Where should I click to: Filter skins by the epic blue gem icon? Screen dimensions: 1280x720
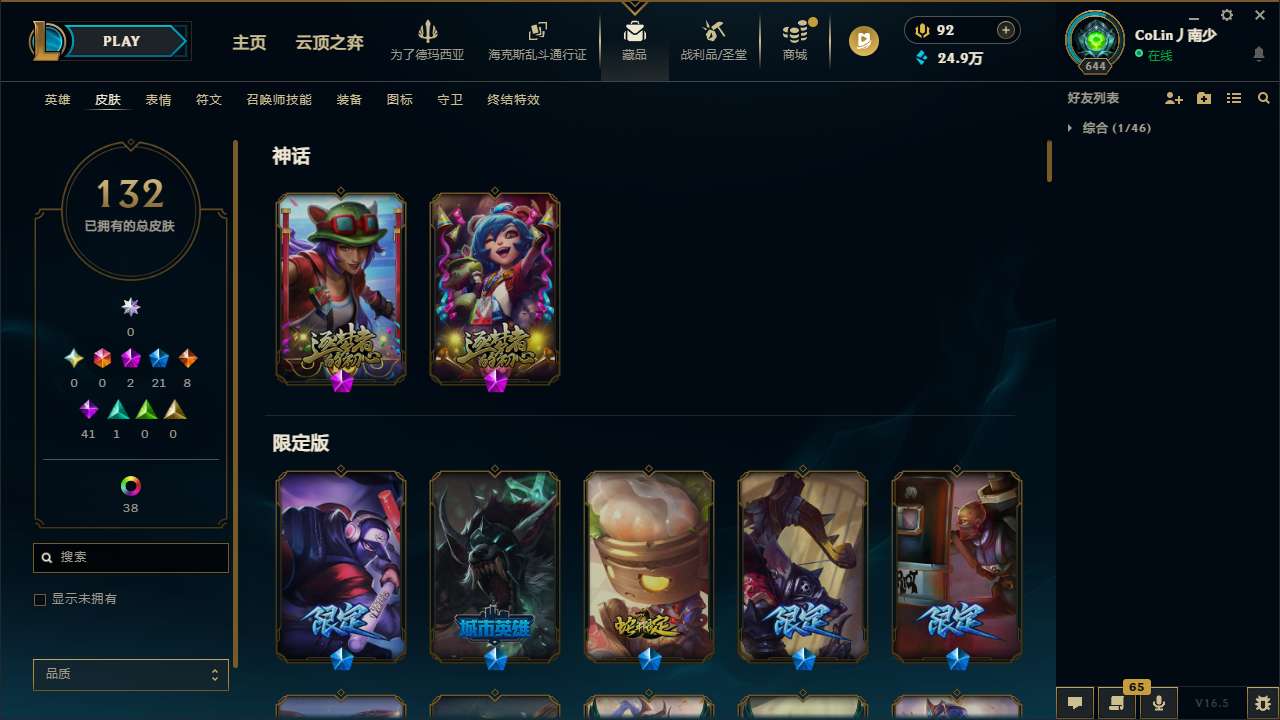click(x=158, y=358)
